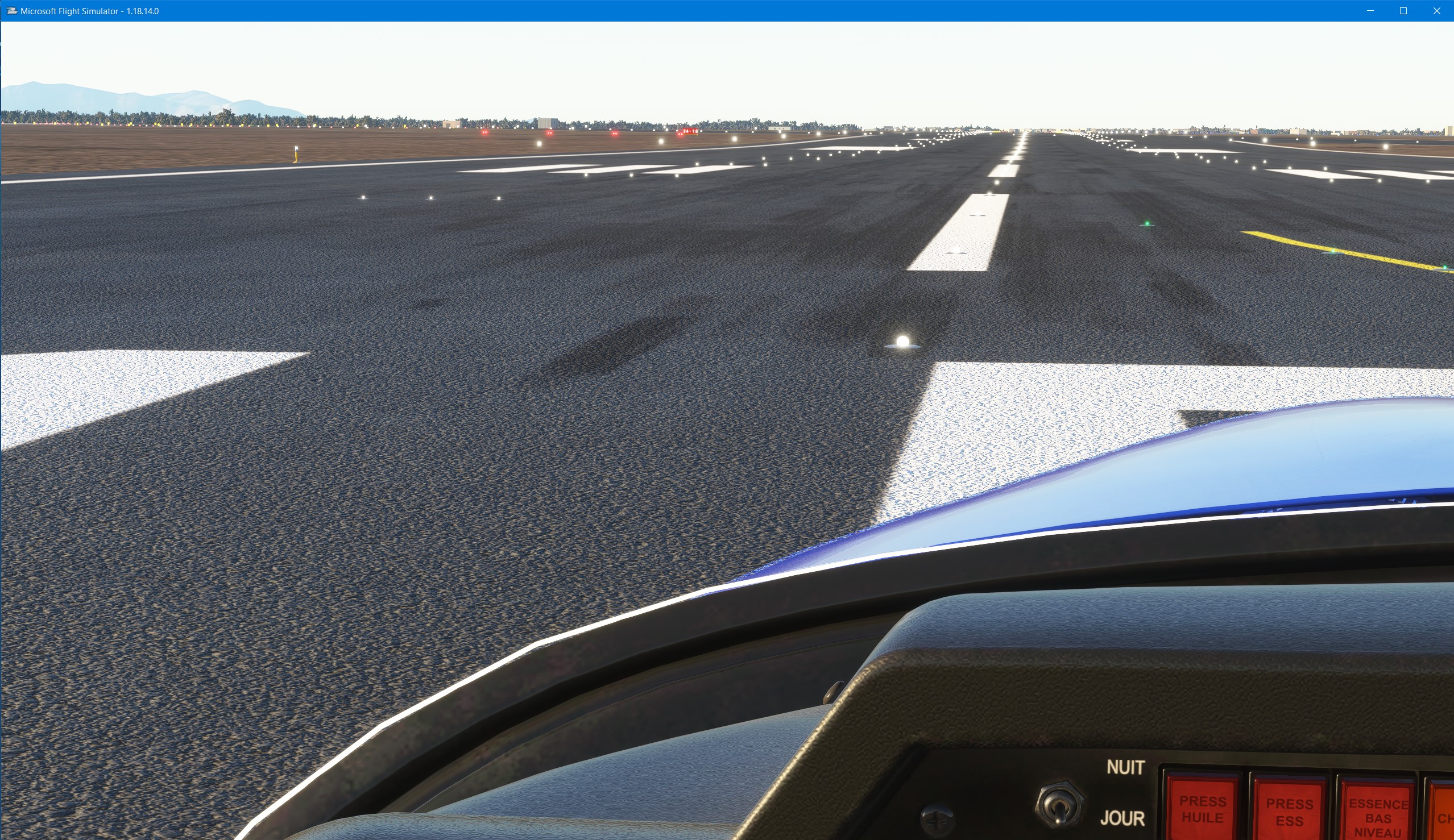The image size is (1454, 840).
Task: Click the Microsoft Flight Simulator title bar icon
Action: tap(11, 10)
